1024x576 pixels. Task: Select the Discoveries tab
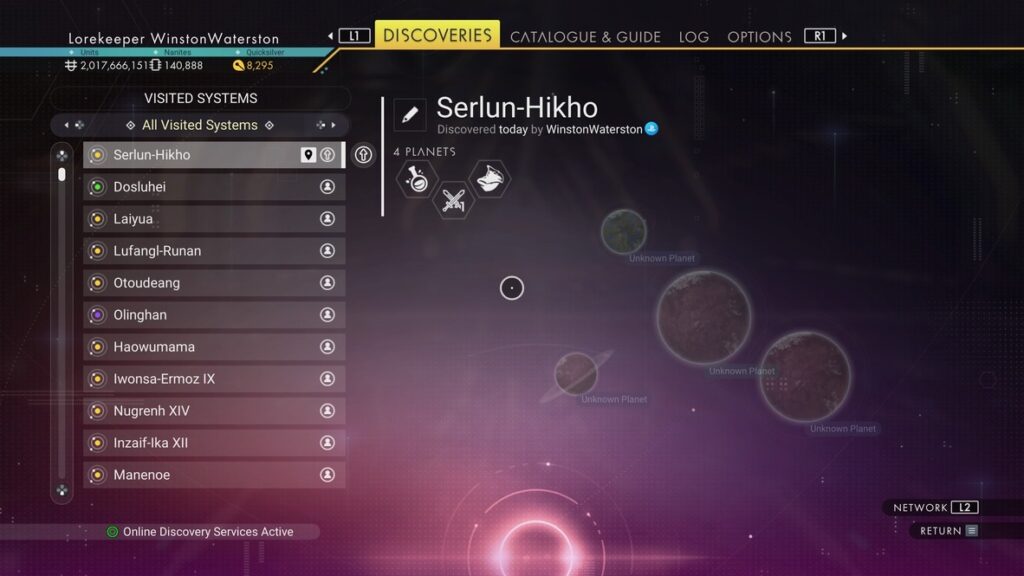pos(438,35)
